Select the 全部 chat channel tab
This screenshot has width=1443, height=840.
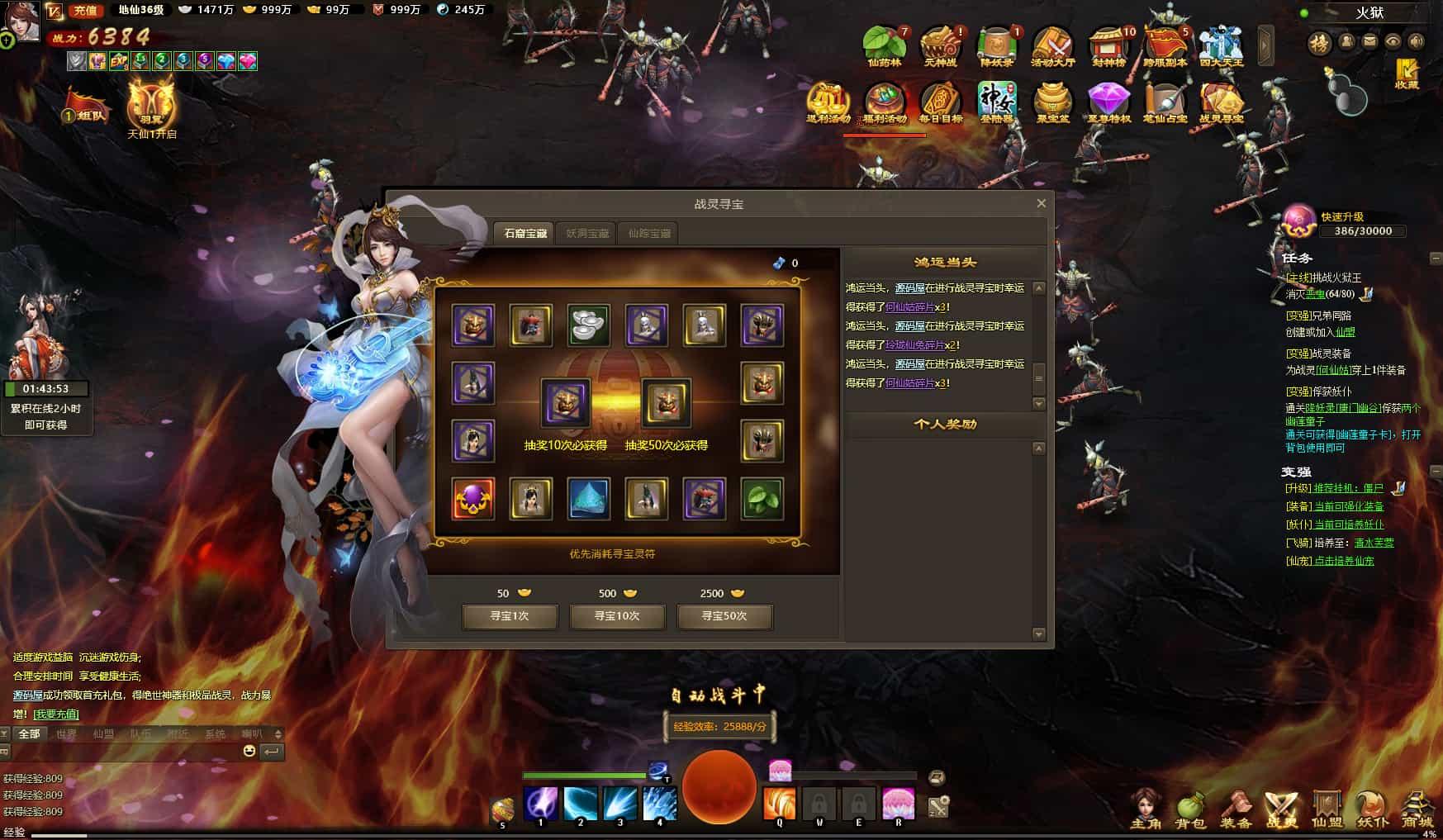click(x=29, y=733)
